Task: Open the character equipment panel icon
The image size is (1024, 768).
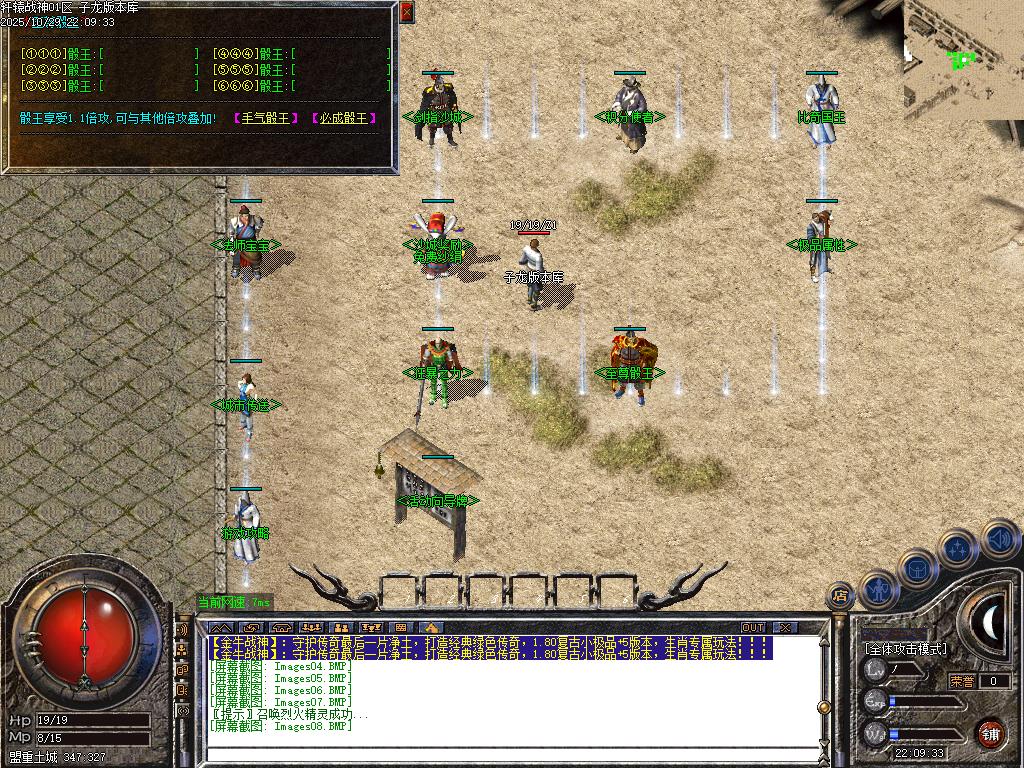Action: [x=879, y=589]
